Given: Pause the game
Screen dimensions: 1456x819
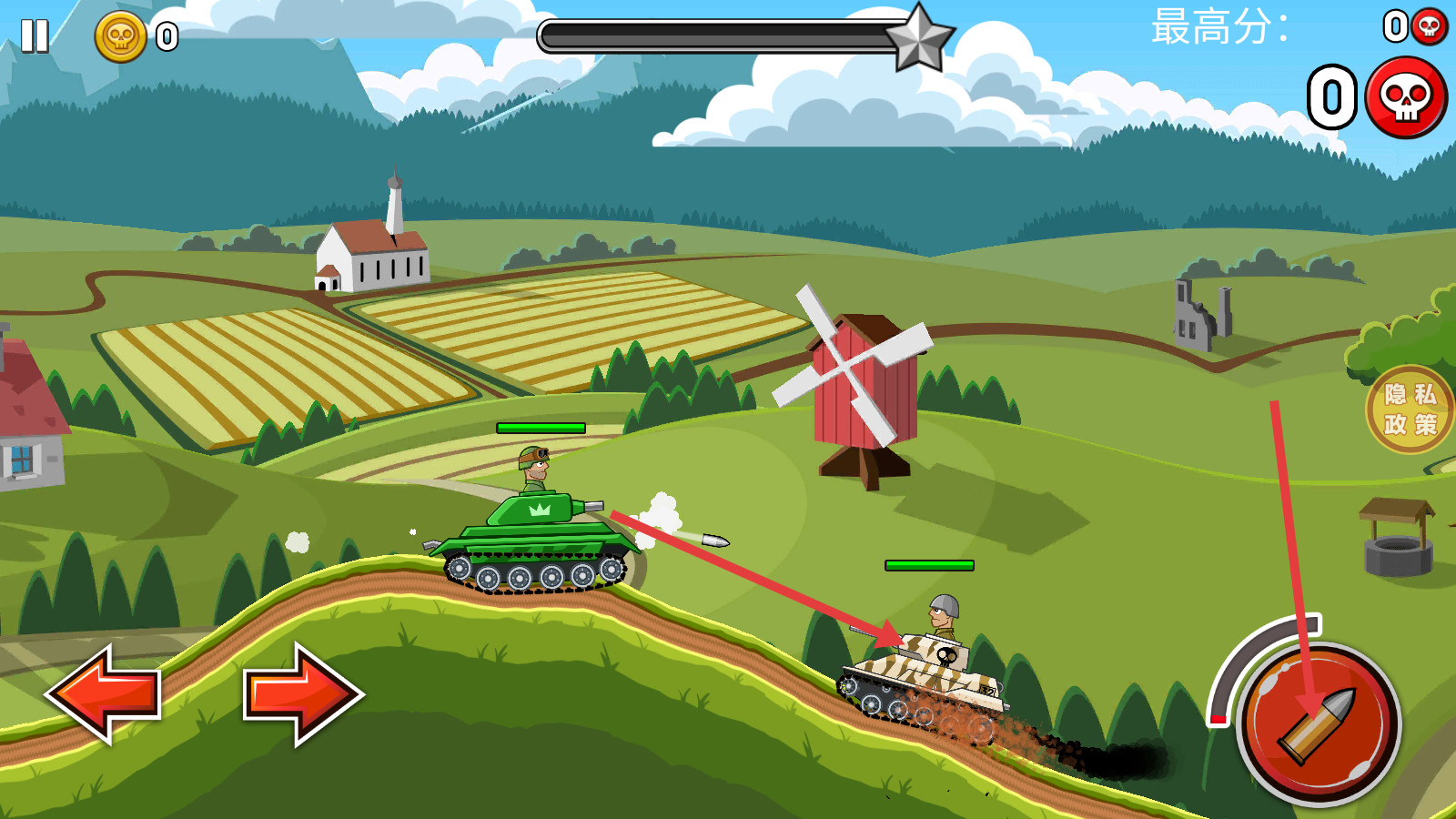Looking at the screenshot, I should (35, 36).
